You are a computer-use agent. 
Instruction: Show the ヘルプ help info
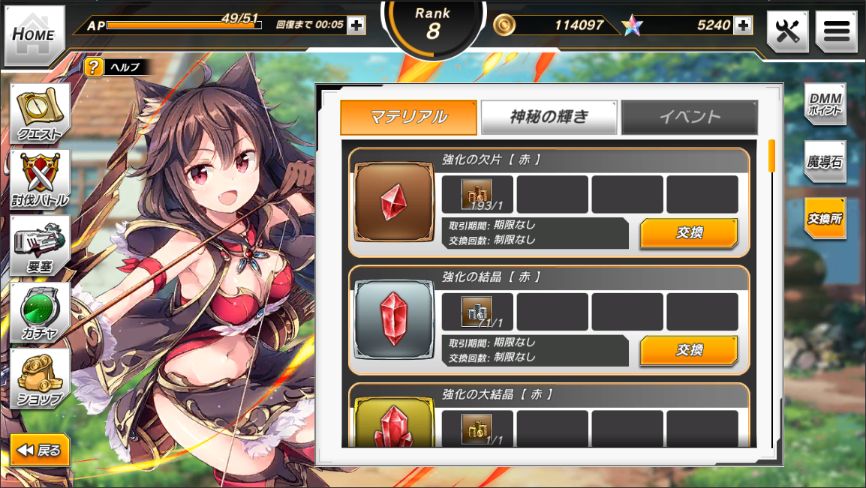click(x=117, y=67)
